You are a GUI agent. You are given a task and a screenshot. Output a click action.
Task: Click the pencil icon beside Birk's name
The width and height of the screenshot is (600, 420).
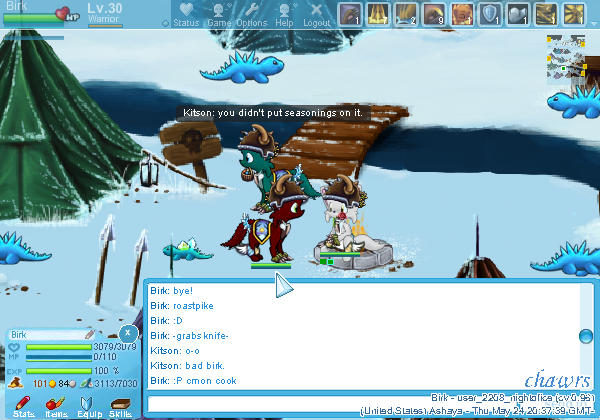89,334
